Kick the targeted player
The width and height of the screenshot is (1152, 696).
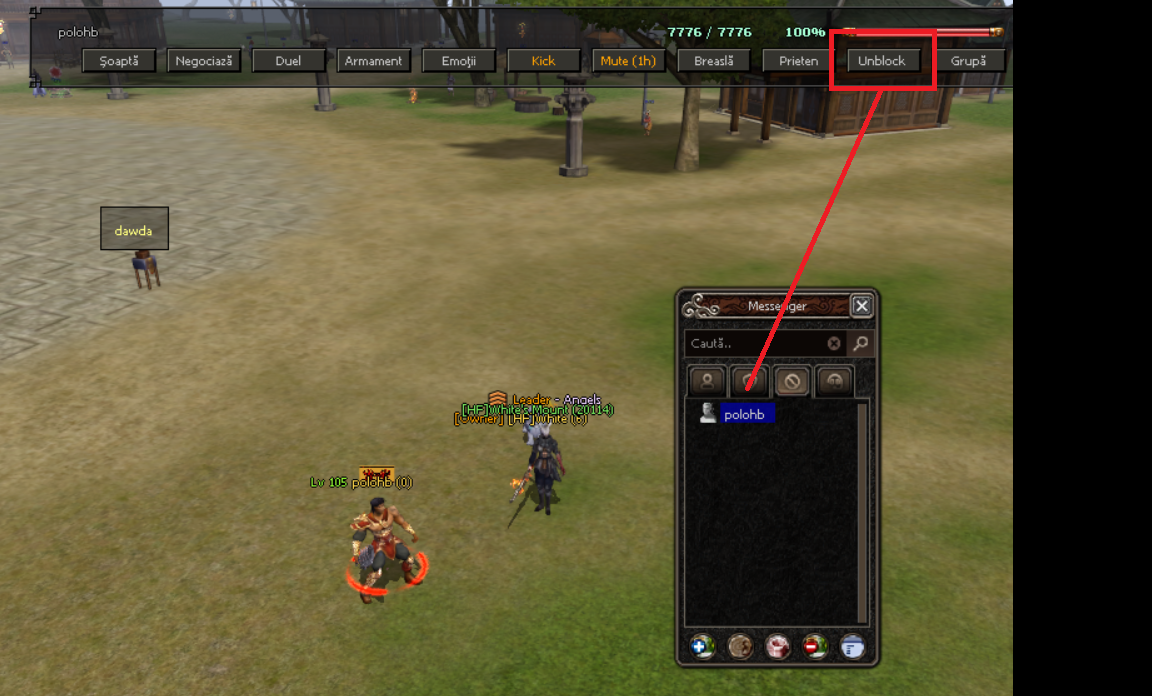(544, 61)
